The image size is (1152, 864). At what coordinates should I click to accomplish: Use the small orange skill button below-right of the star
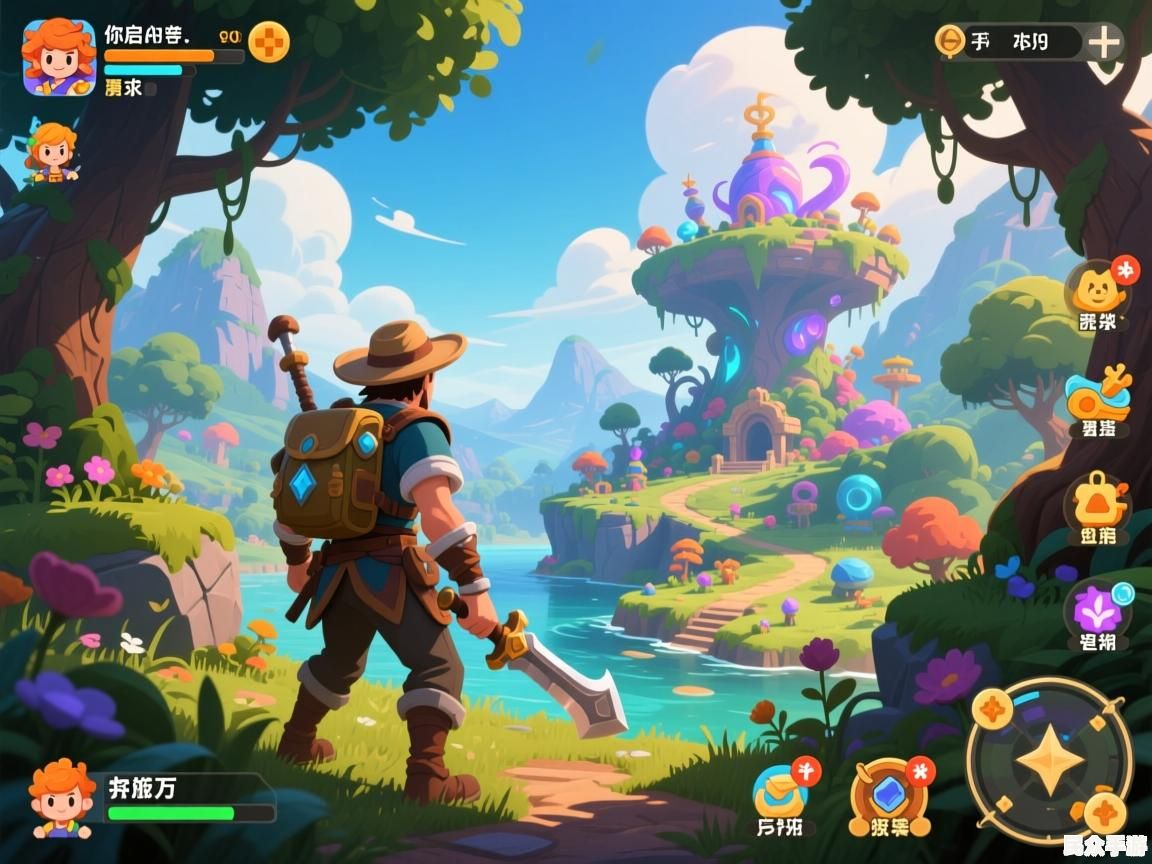click(1104, 812)
